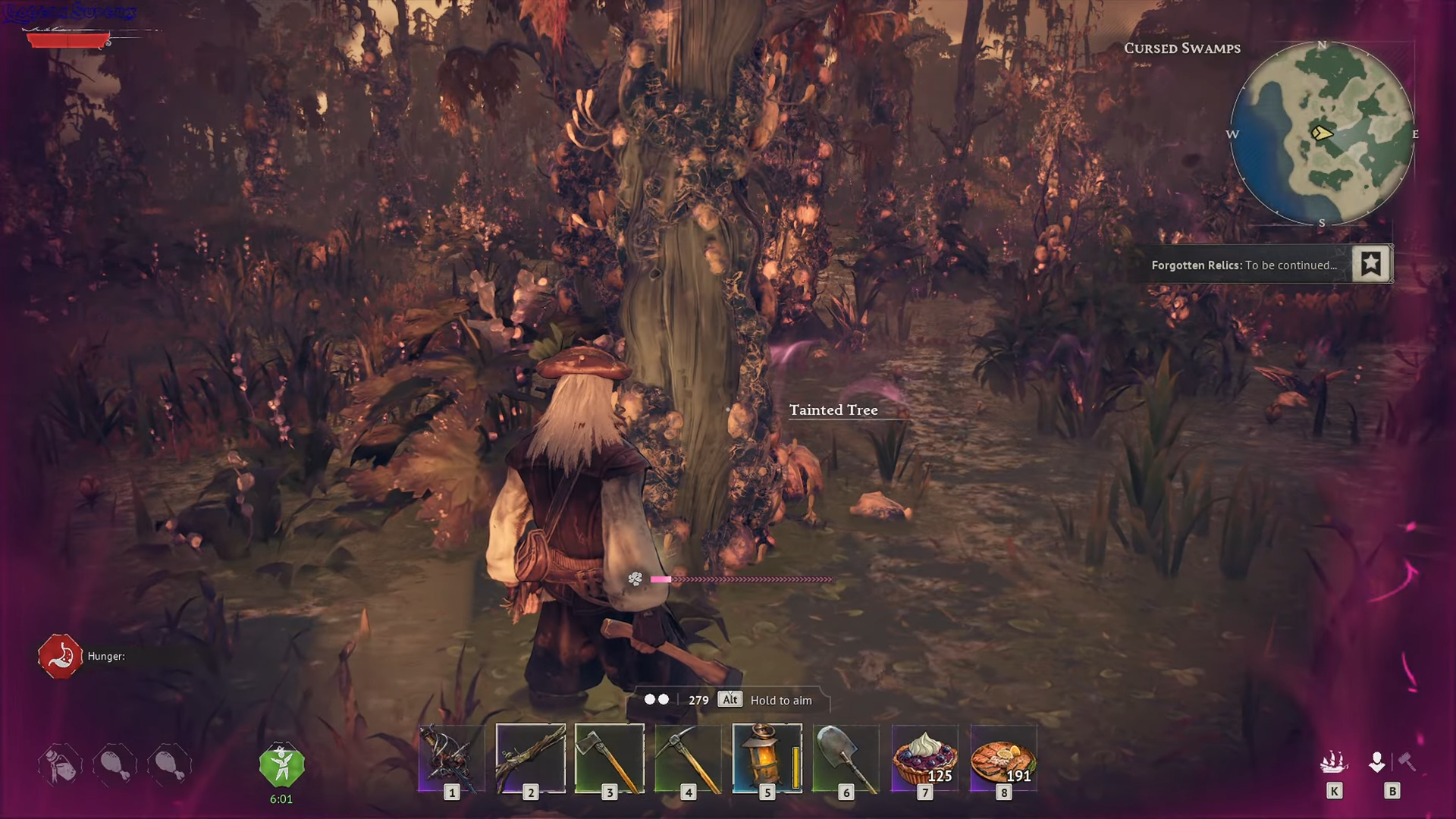Image resolution: width=1456 pixels, height=819 pixels.
Task: Switch to the character bust mode icon
Action: [x=1377, y=761]
